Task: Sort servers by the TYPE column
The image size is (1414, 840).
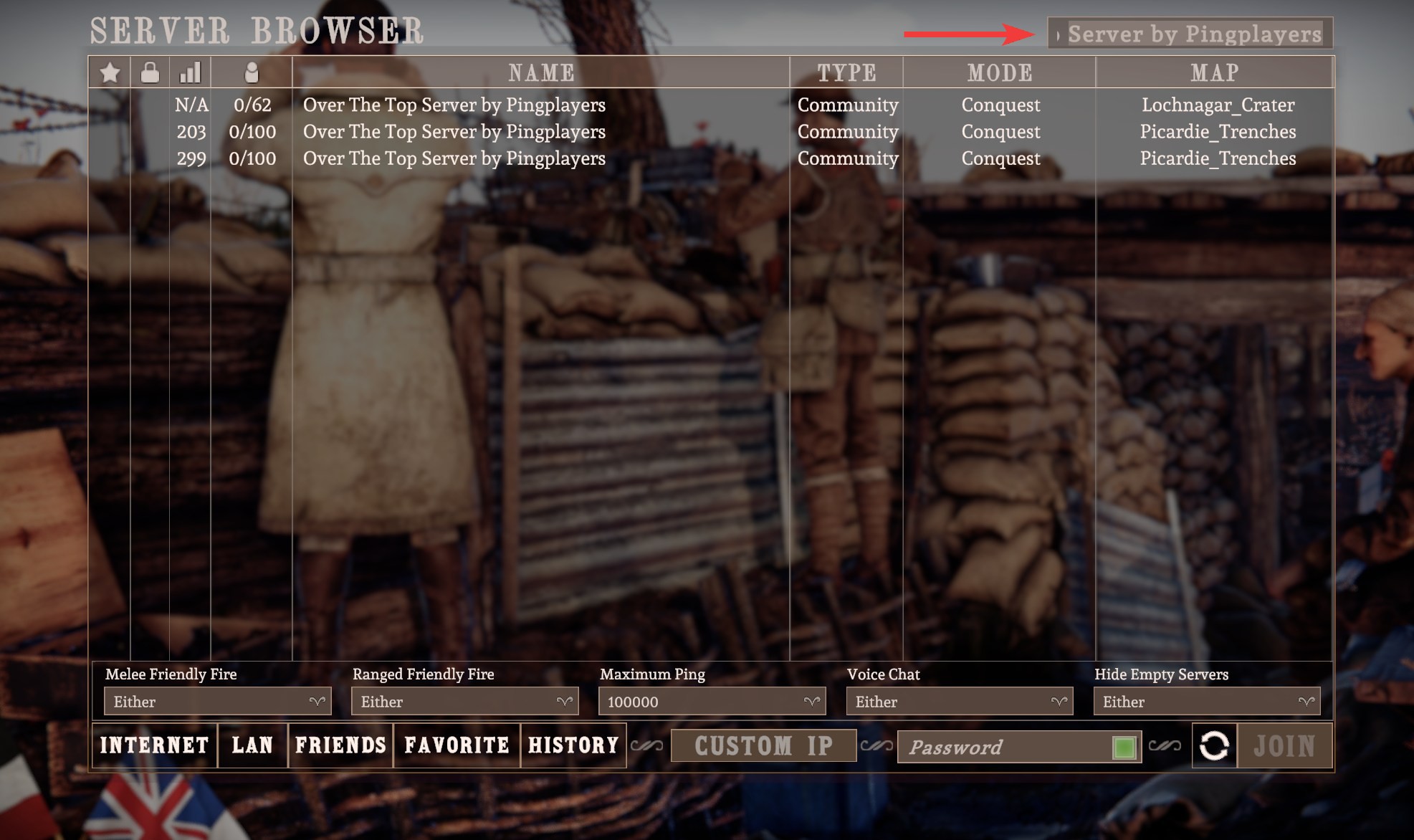Action: coord(846,72)
